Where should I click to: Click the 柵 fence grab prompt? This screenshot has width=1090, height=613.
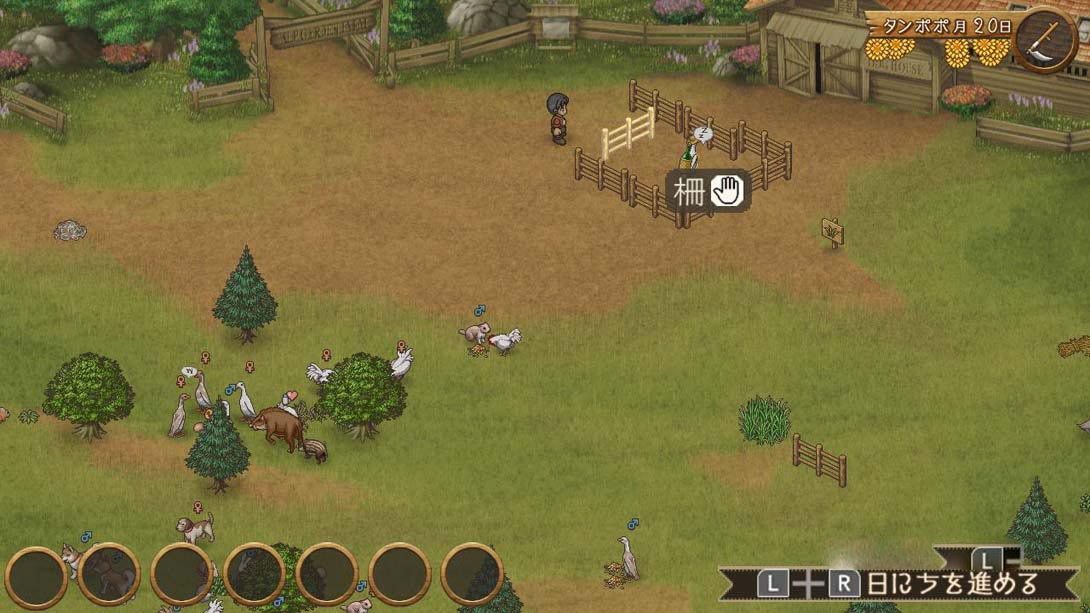click(708, 191)
